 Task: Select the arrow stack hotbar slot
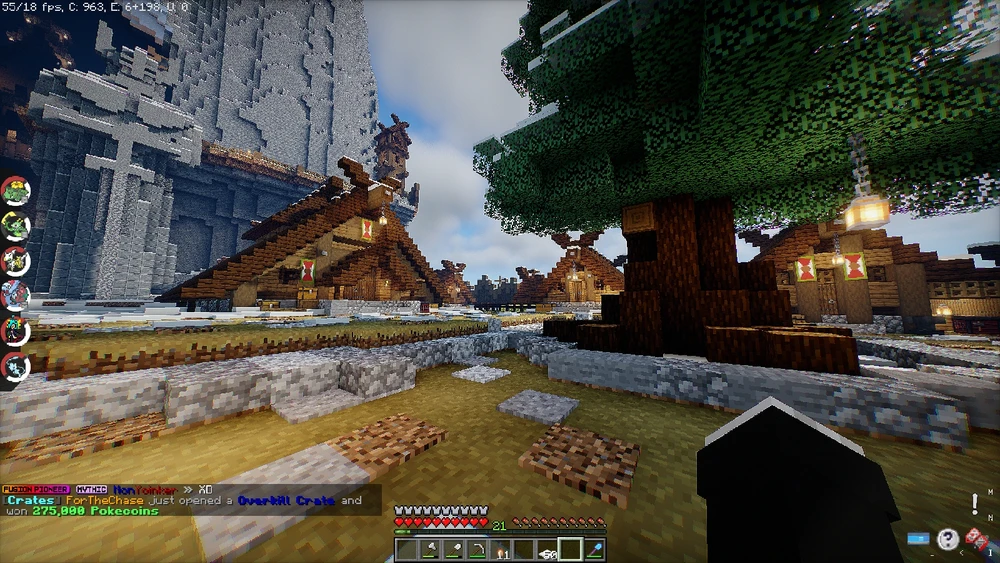tap(547, 549)
